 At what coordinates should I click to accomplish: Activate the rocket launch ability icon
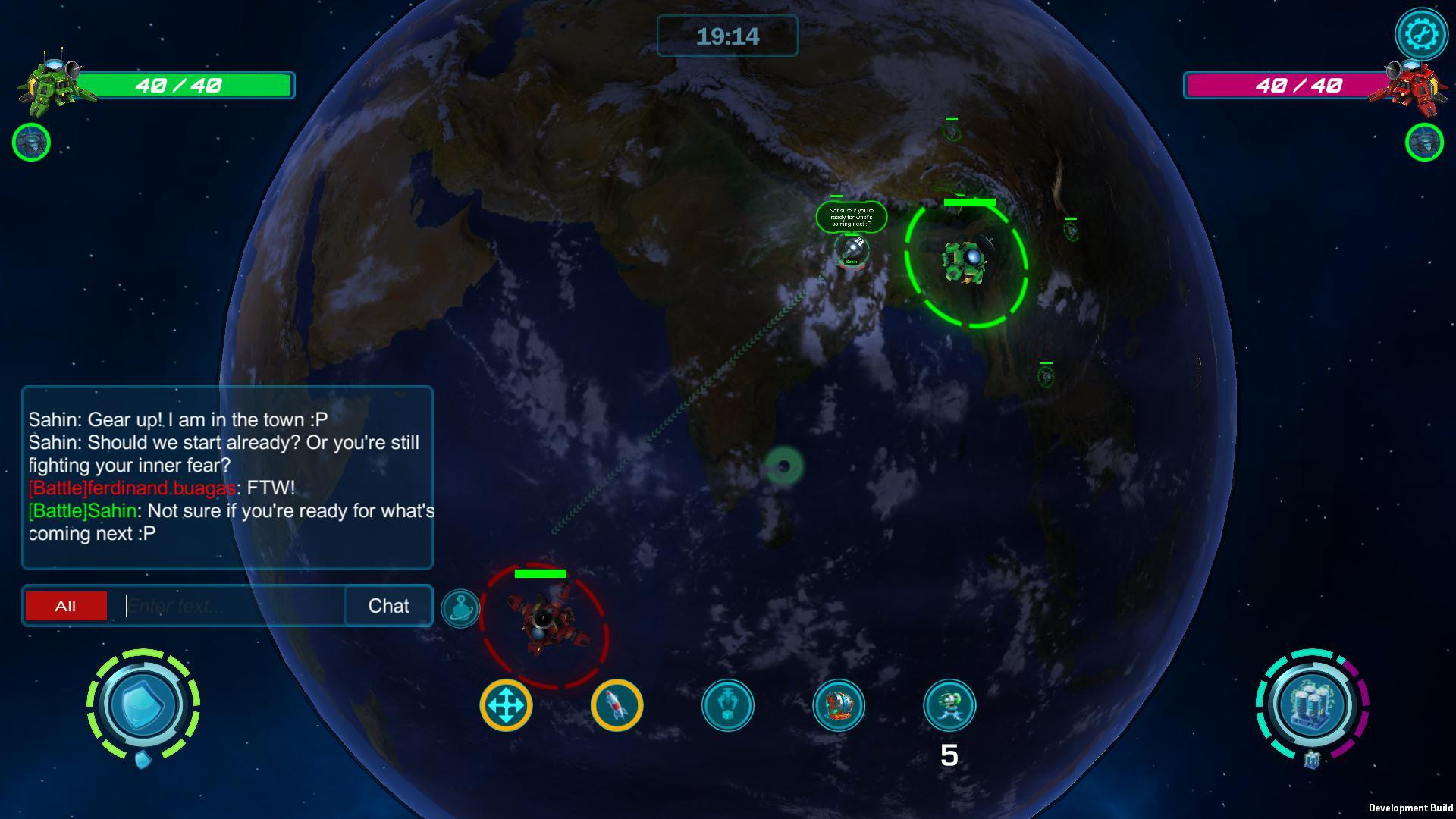[617, 704]
